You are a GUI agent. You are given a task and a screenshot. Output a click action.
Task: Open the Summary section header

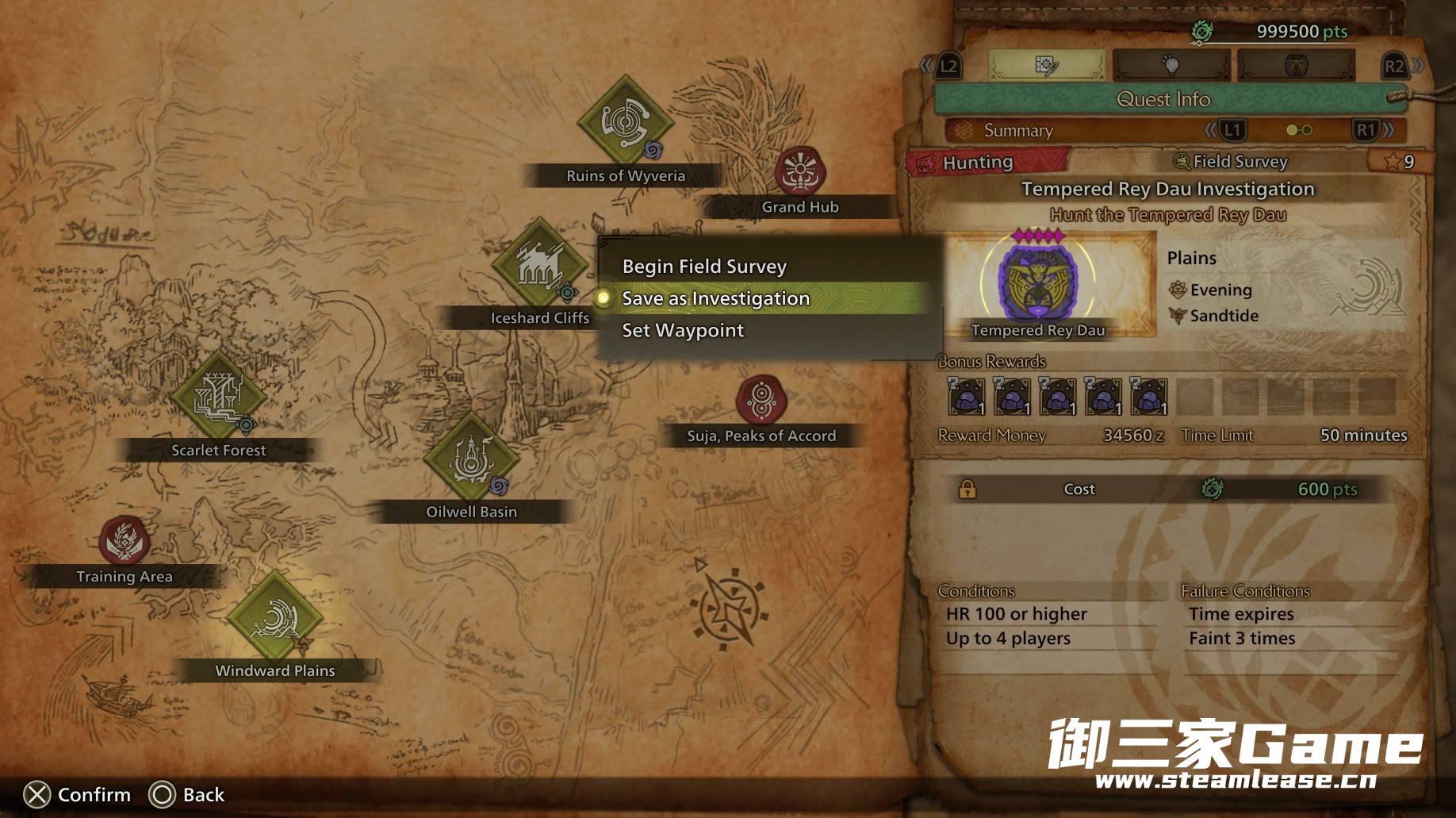(1018, 130)
